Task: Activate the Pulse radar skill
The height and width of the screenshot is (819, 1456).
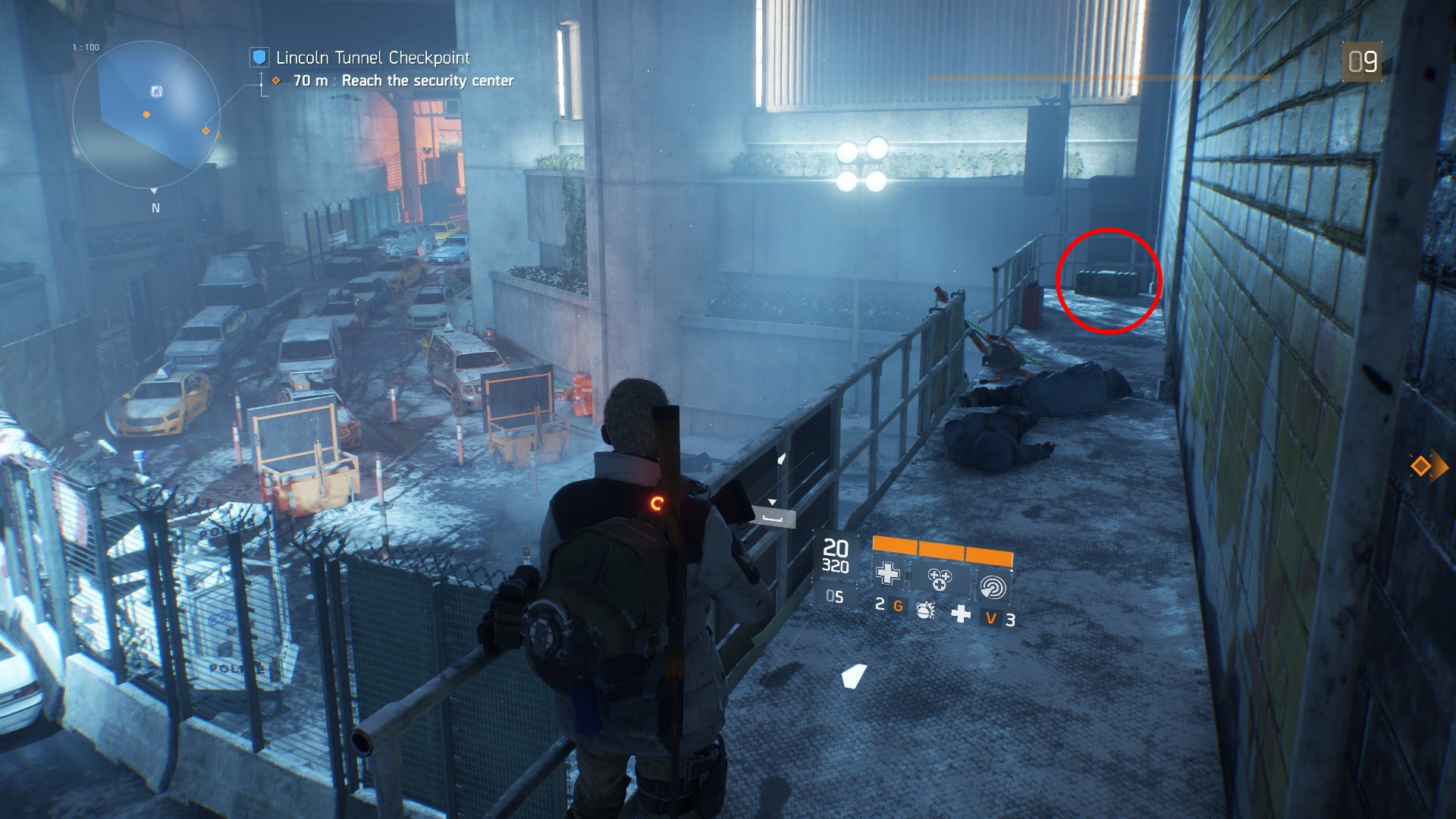Action: [x=993, y=587]
